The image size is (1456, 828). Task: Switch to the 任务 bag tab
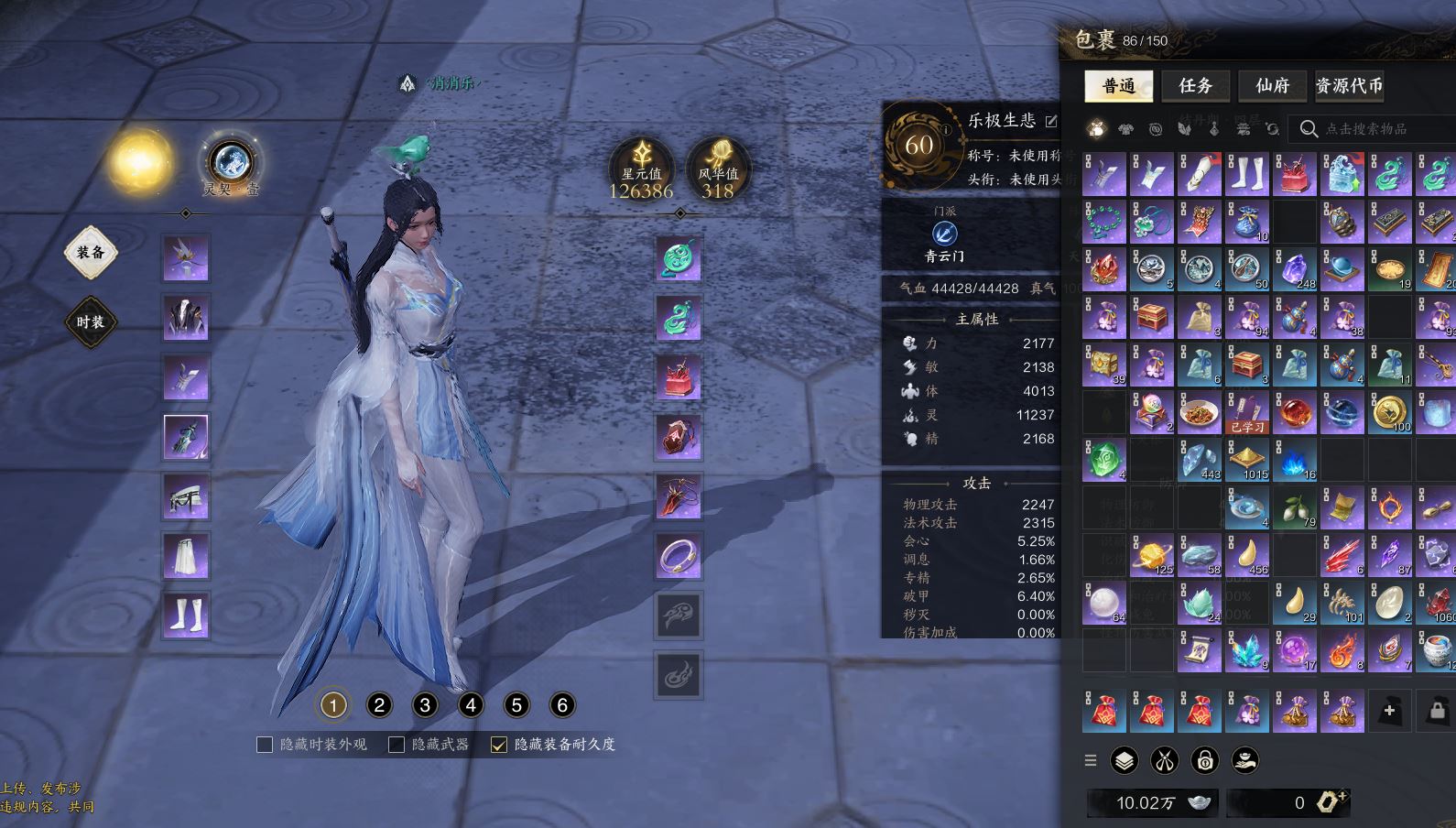point(1195,86)
